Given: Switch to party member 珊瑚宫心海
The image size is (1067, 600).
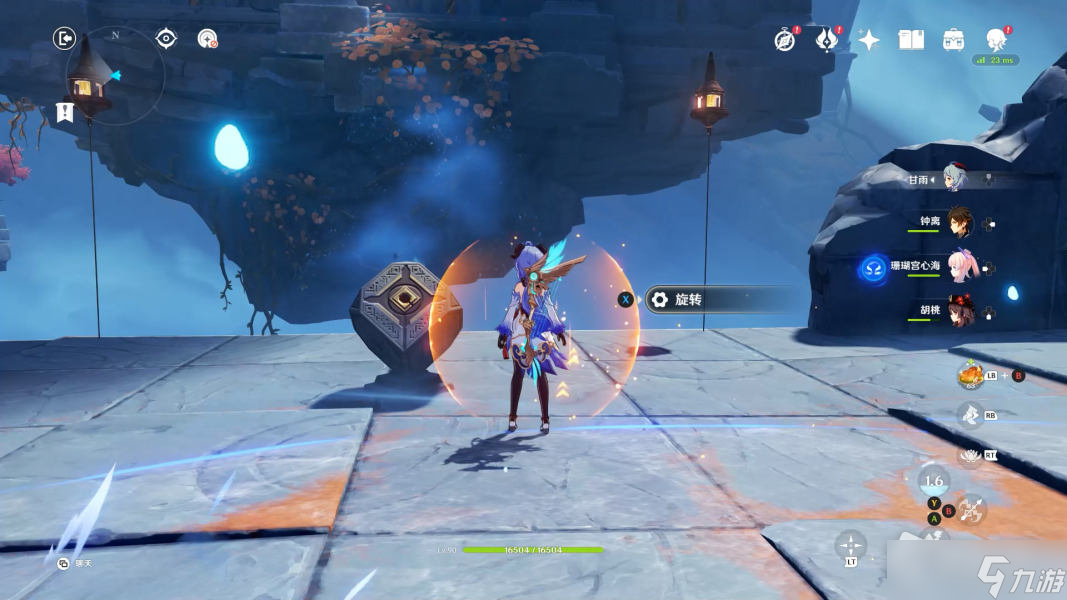Looking at the screenshot, I should [959, 267].
